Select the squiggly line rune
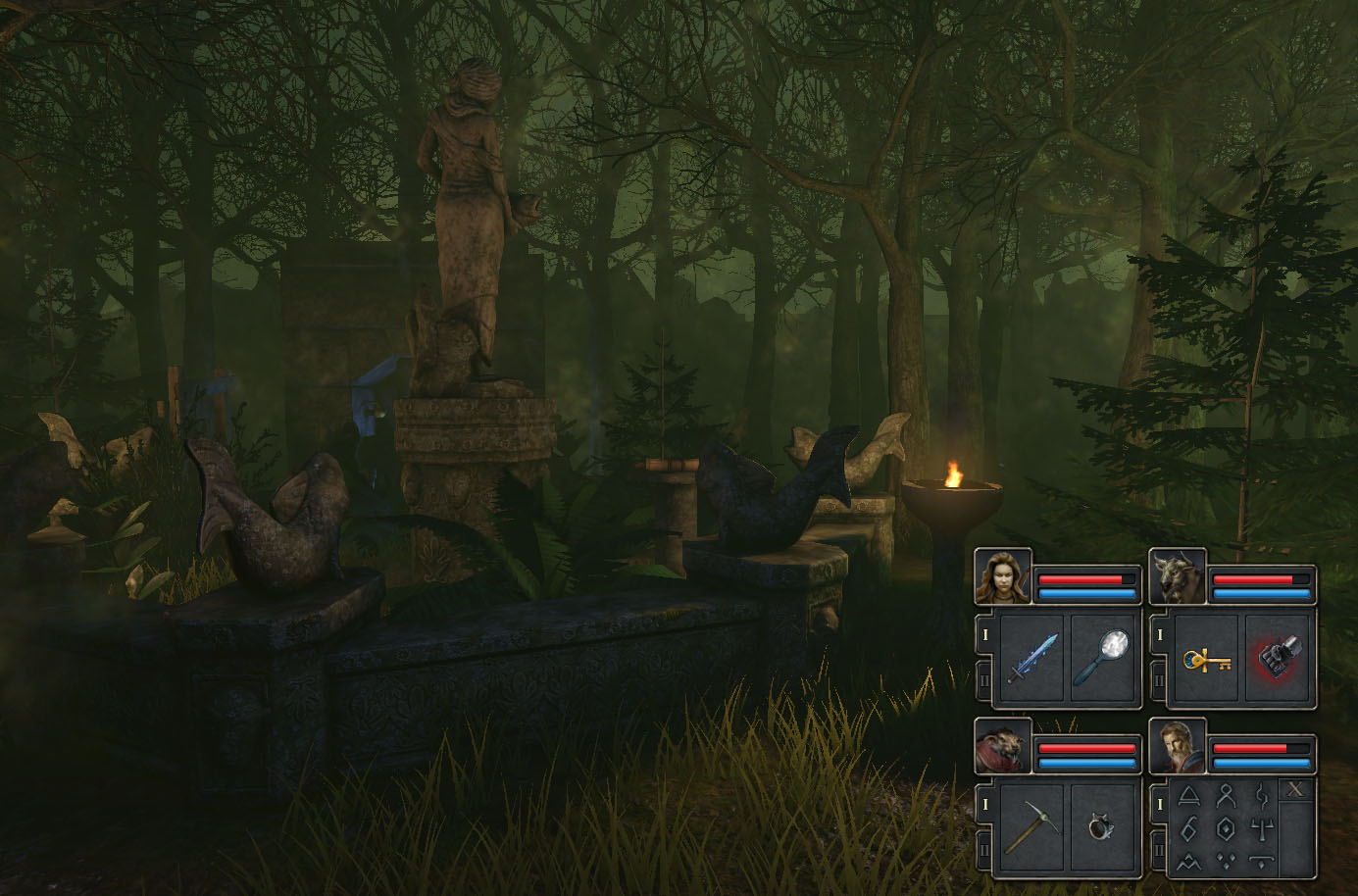 click(x=1261, y=795)
